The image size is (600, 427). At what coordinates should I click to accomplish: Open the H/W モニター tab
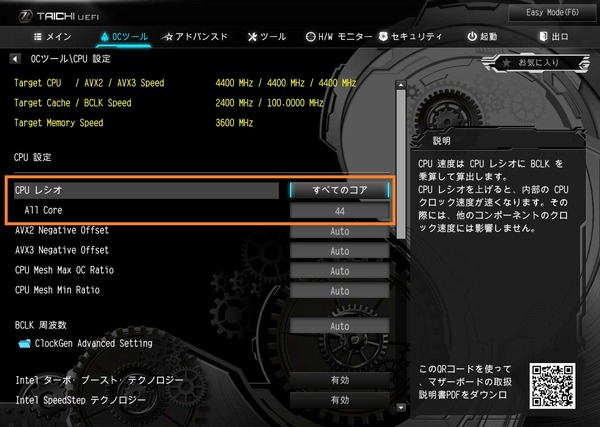(338, 37)
